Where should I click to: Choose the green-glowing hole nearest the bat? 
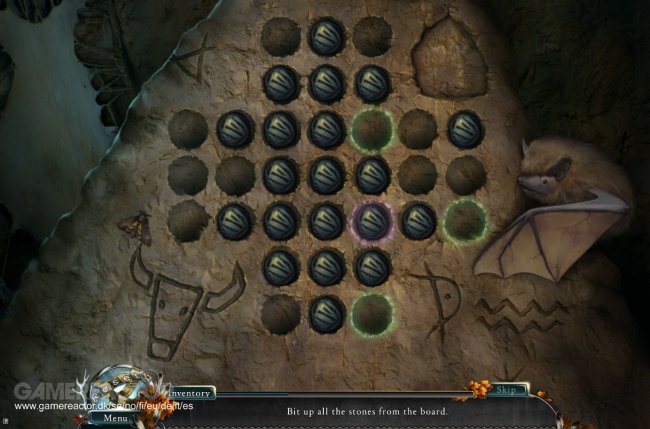[465, 219]
